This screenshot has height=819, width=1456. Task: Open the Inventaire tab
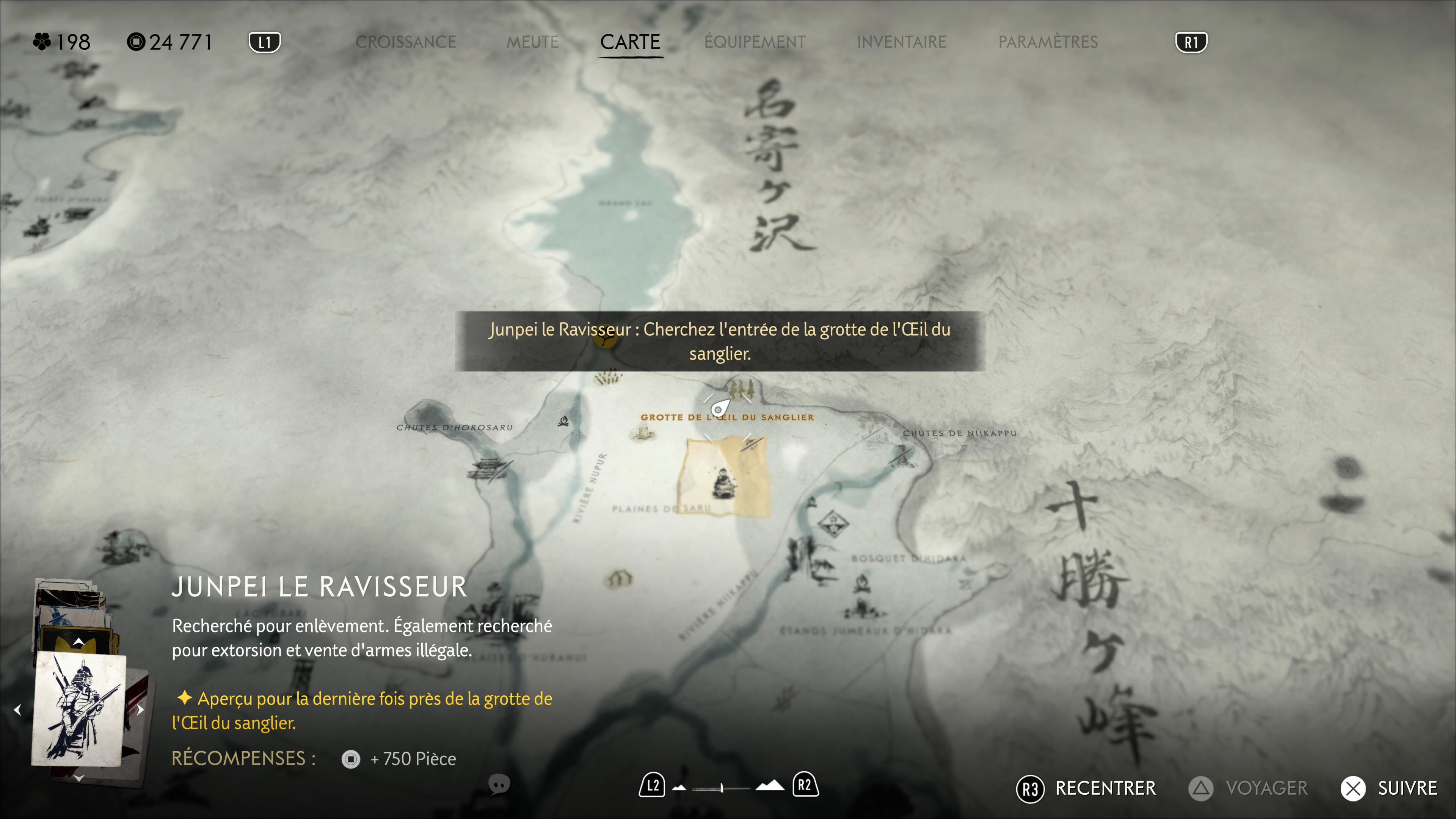pyautogui.click(x=901, y=42)
